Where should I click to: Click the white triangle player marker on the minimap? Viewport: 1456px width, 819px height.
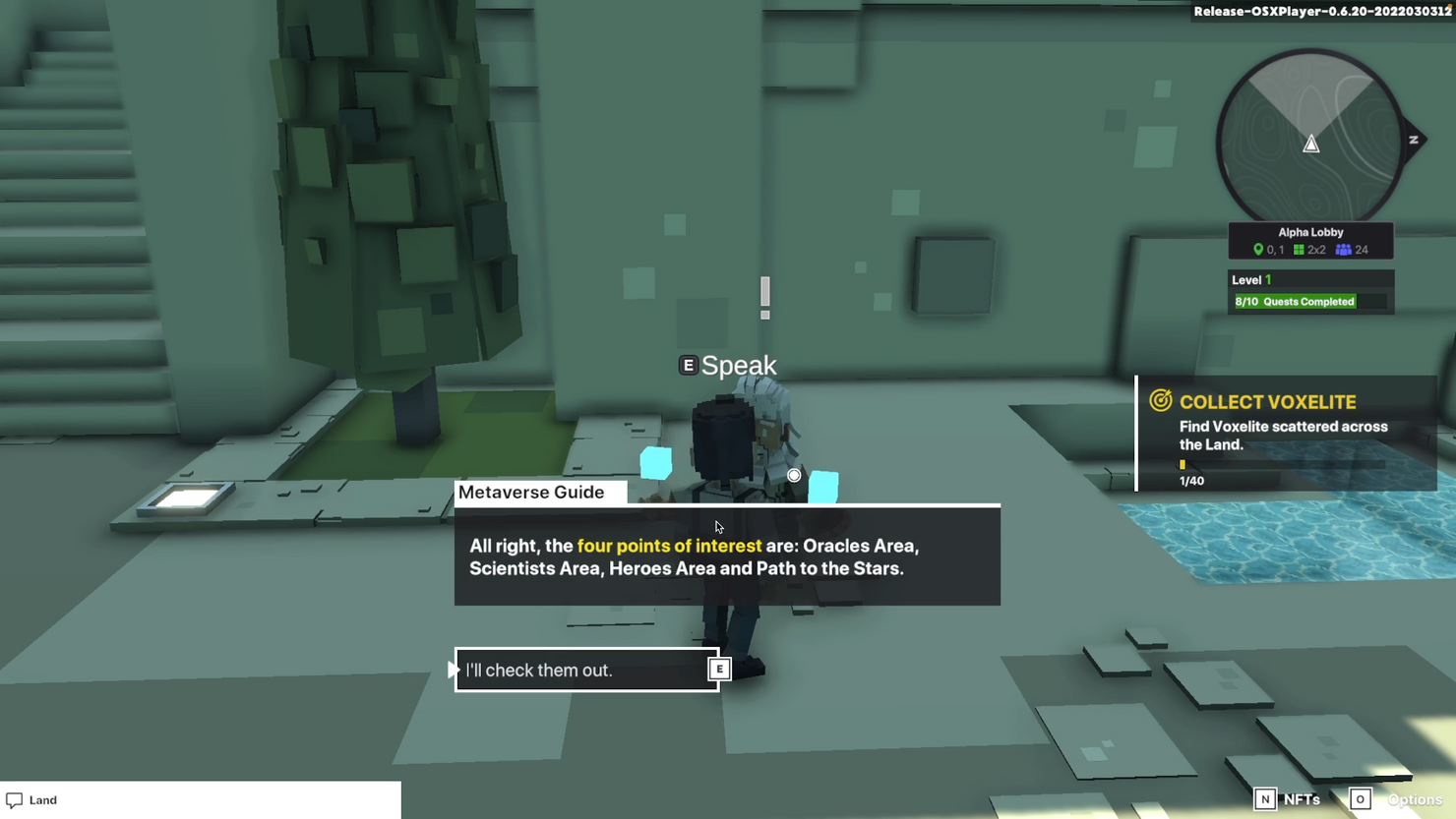[1311, 144]
